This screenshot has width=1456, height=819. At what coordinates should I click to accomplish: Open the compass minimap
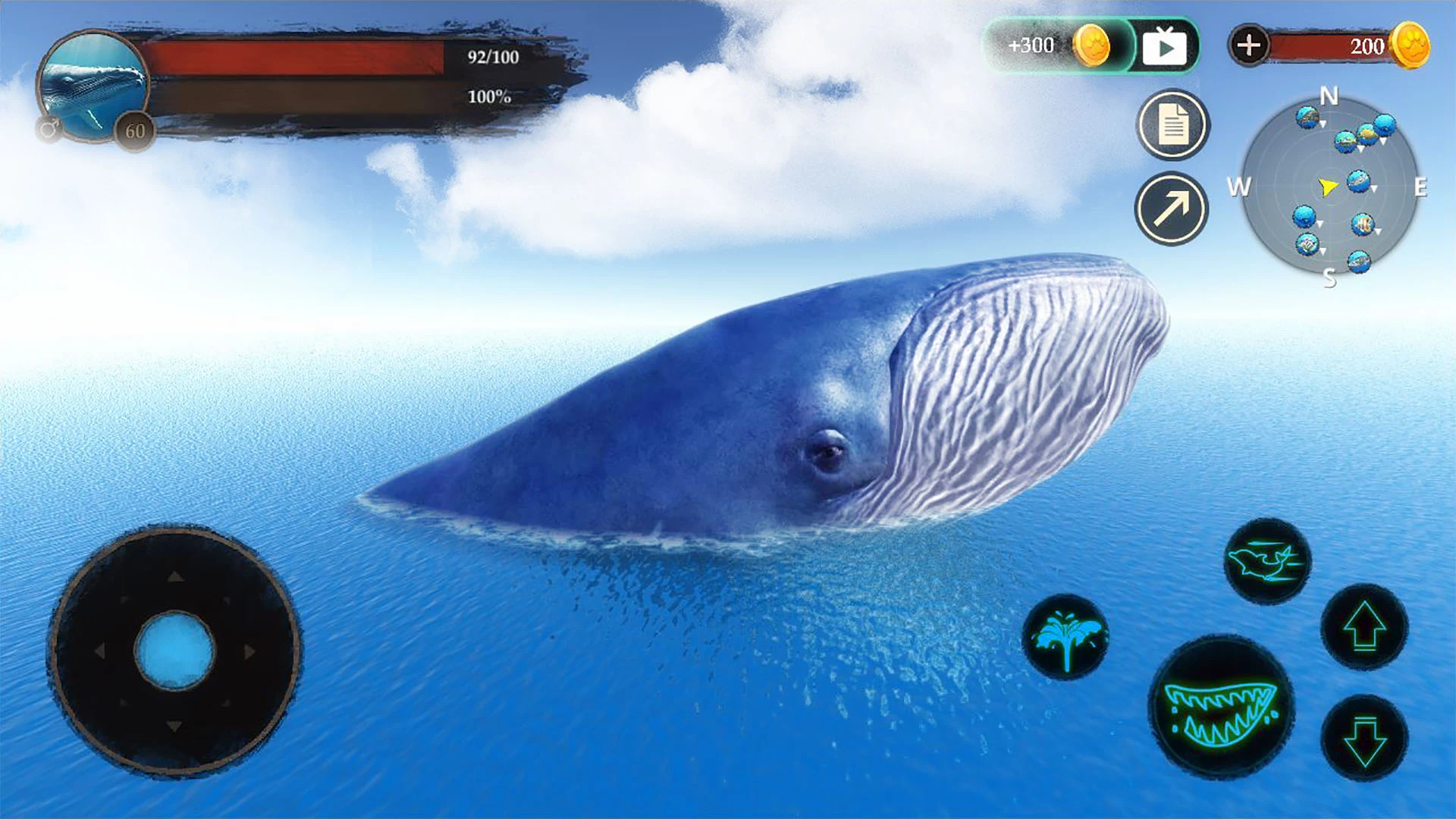click(1329, 187)
